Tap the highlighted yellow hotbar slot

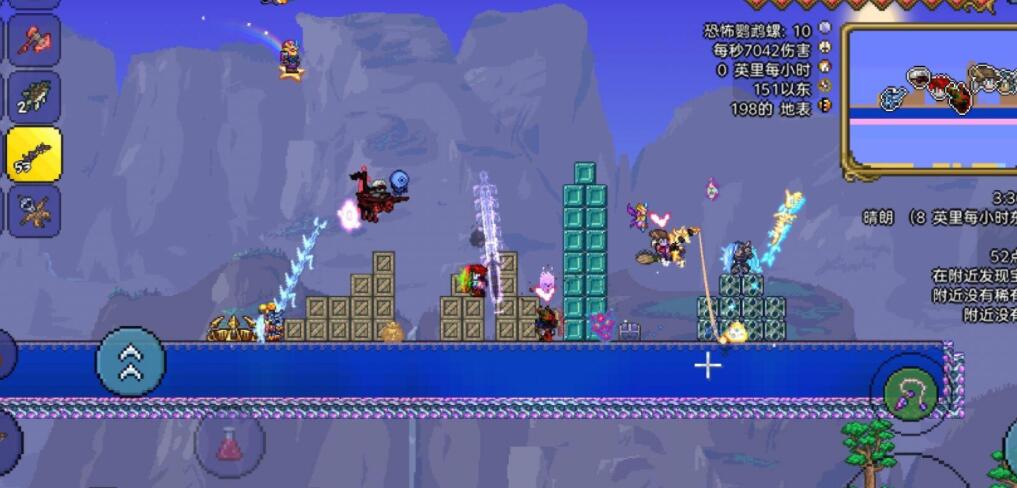[34, 154]
